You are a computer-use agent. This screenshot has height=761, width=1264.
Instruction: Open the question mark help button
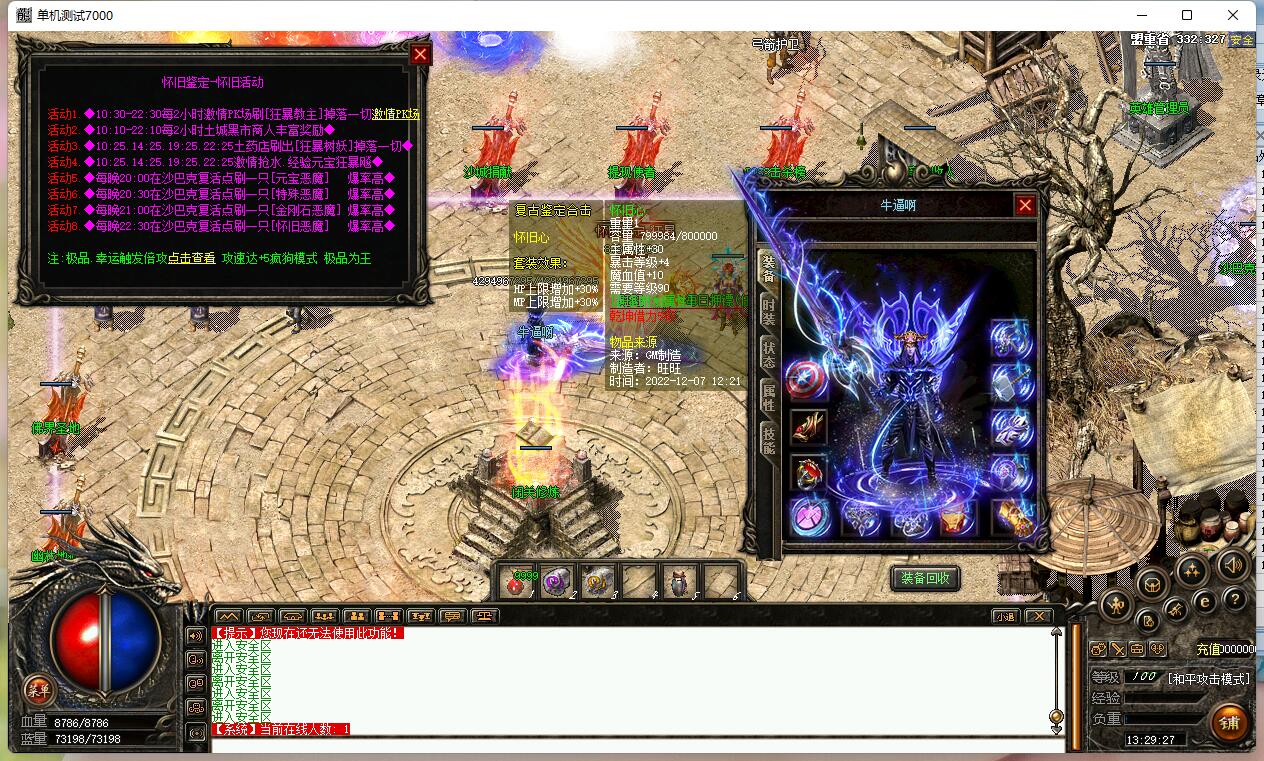(1235, 599)
